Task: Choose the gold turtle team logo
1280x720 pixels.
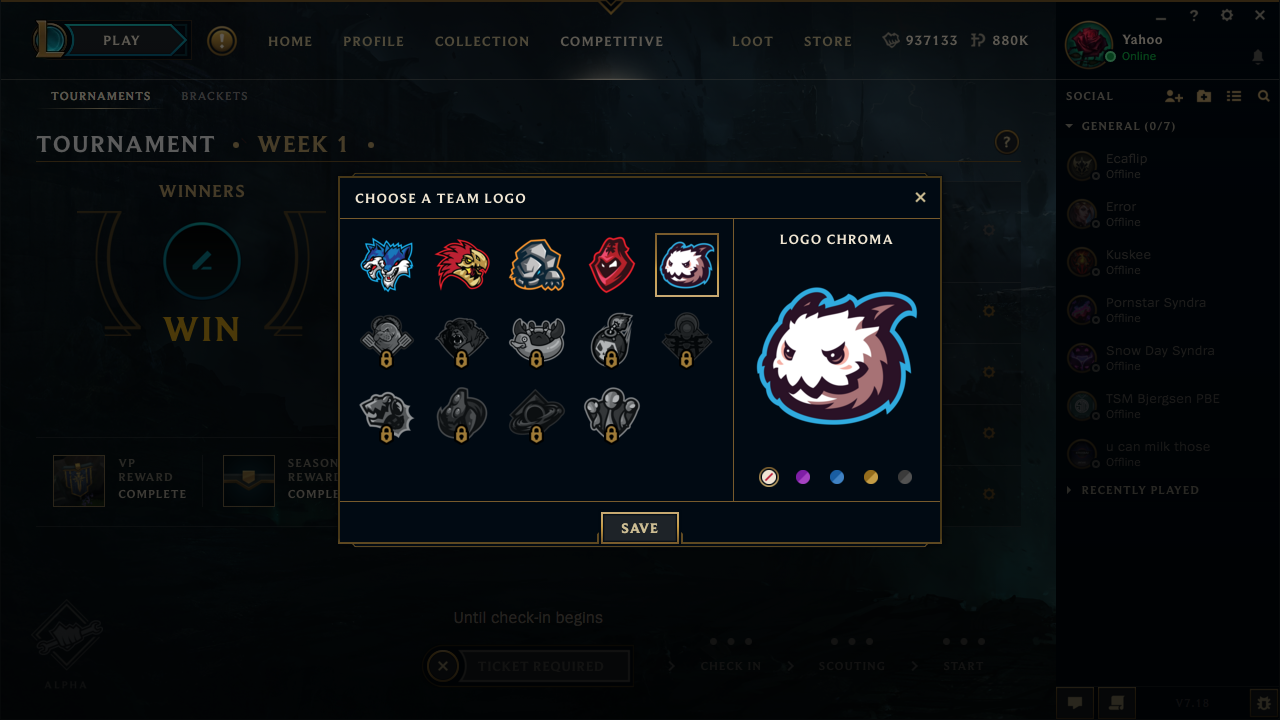Action: (x=537, y=264)
